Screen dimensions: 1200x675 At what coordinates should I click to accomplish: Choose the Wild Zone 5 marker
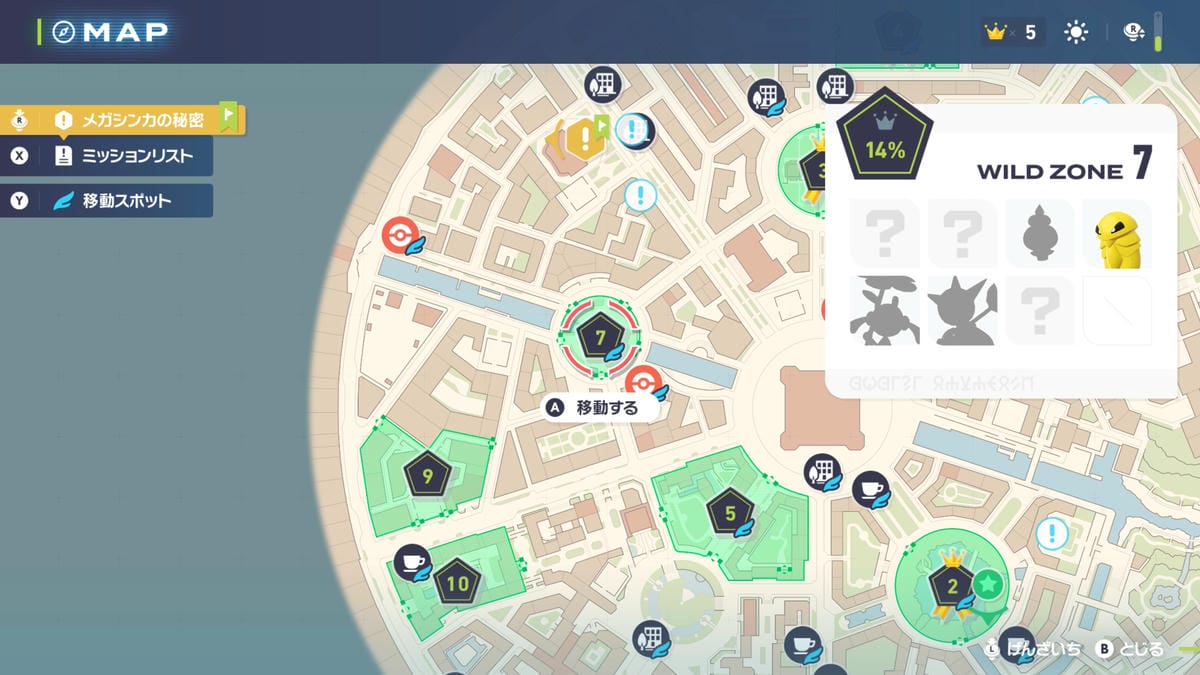(x=730, y=515)
